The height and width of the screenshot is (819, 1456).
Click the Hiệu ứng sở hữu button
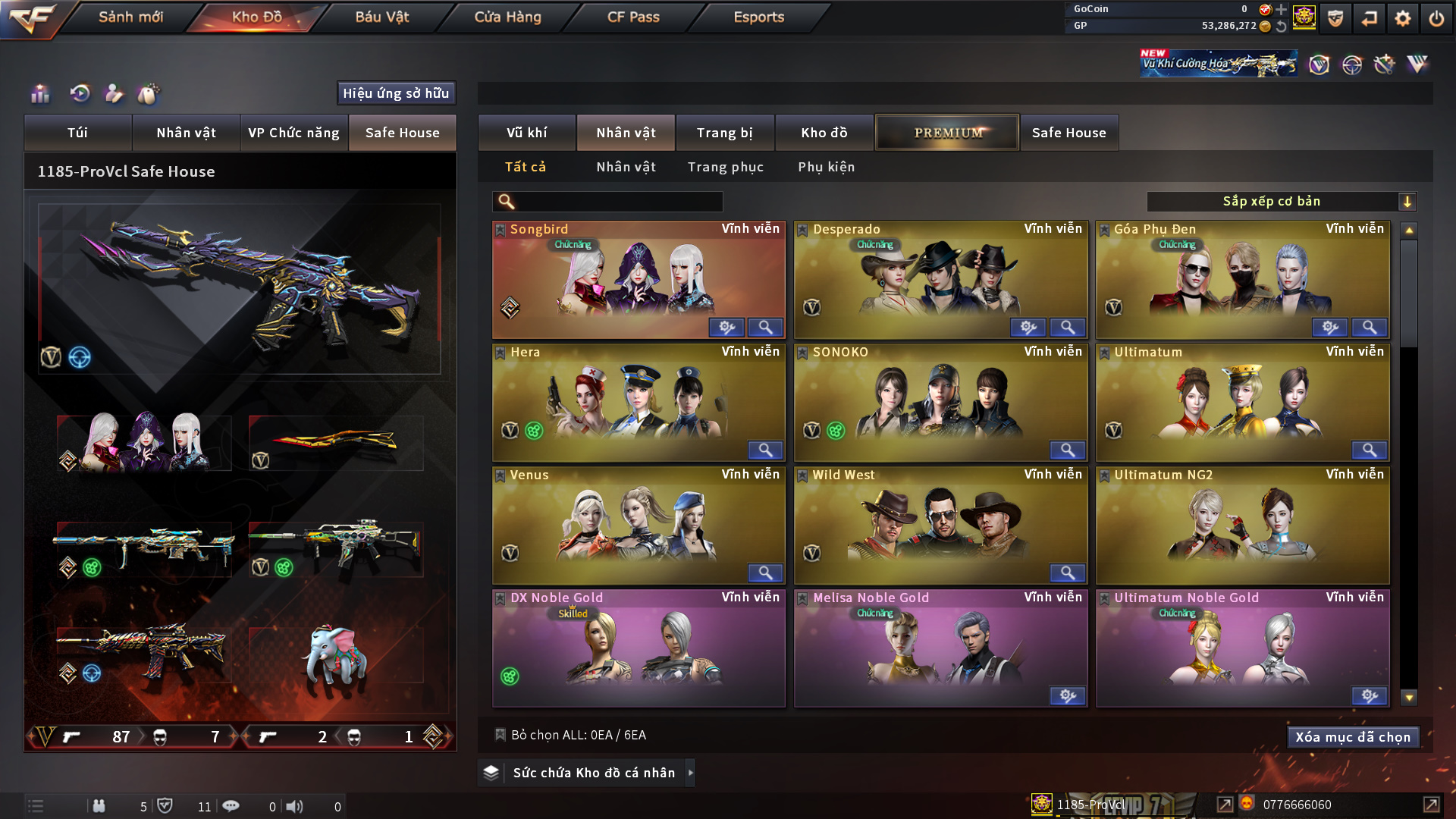click(396, 93)
